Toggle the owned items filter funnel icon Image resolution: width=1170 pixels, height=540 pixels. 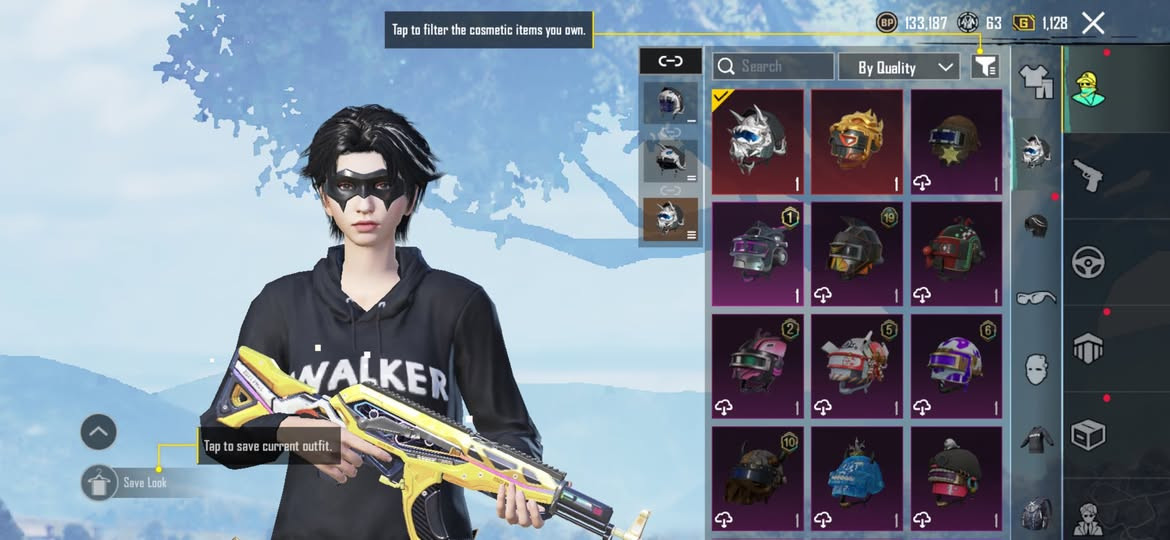985,67
